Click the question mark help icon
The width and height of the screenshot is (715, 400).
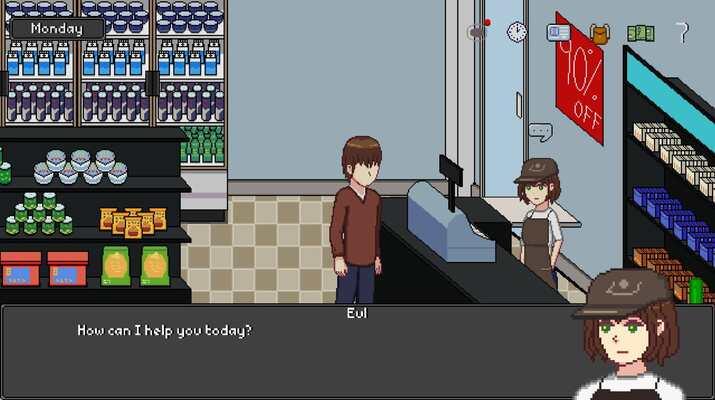pos(683,32)
